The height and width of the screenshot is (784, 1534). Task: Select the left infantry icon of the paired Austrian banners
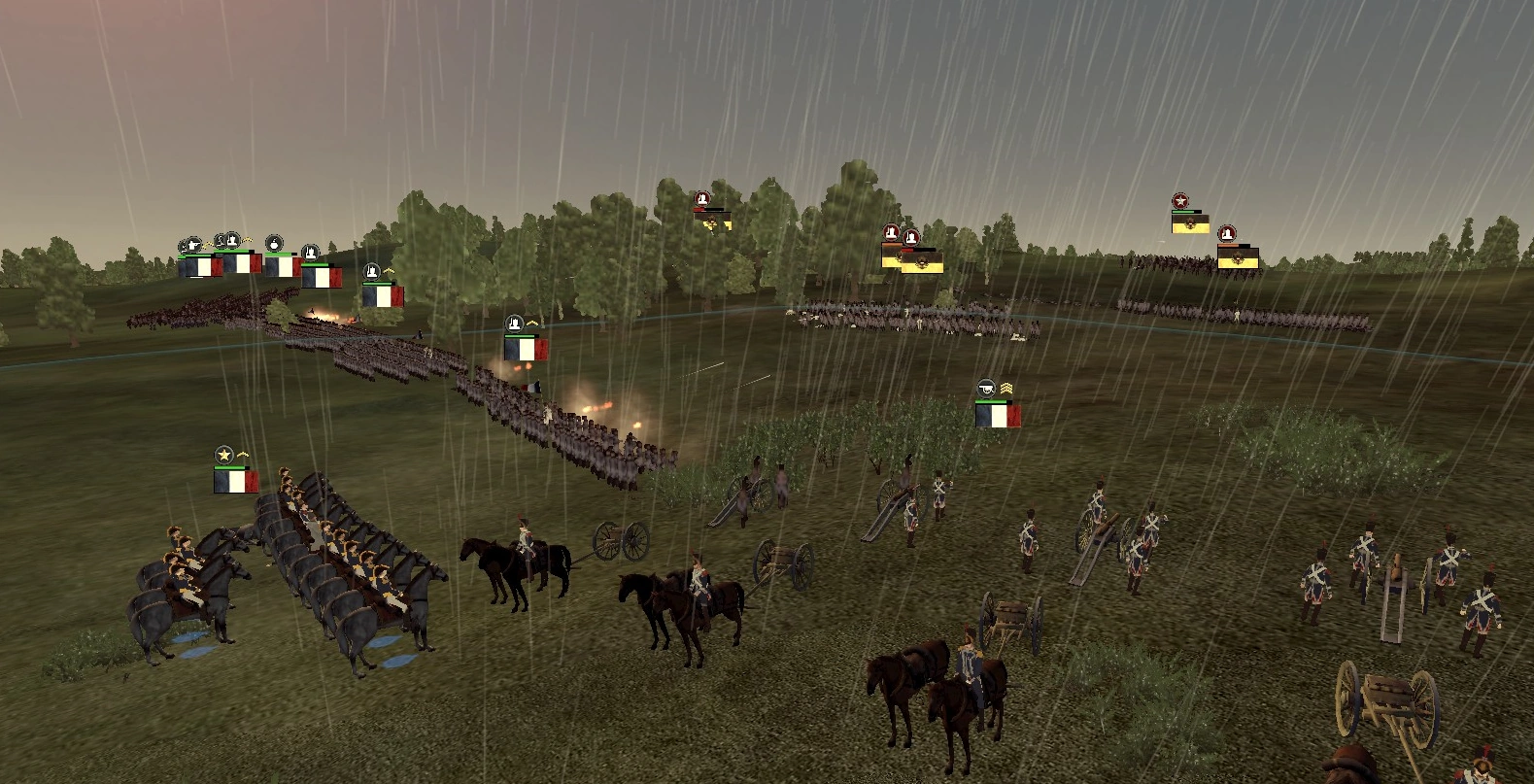point(891,233)
